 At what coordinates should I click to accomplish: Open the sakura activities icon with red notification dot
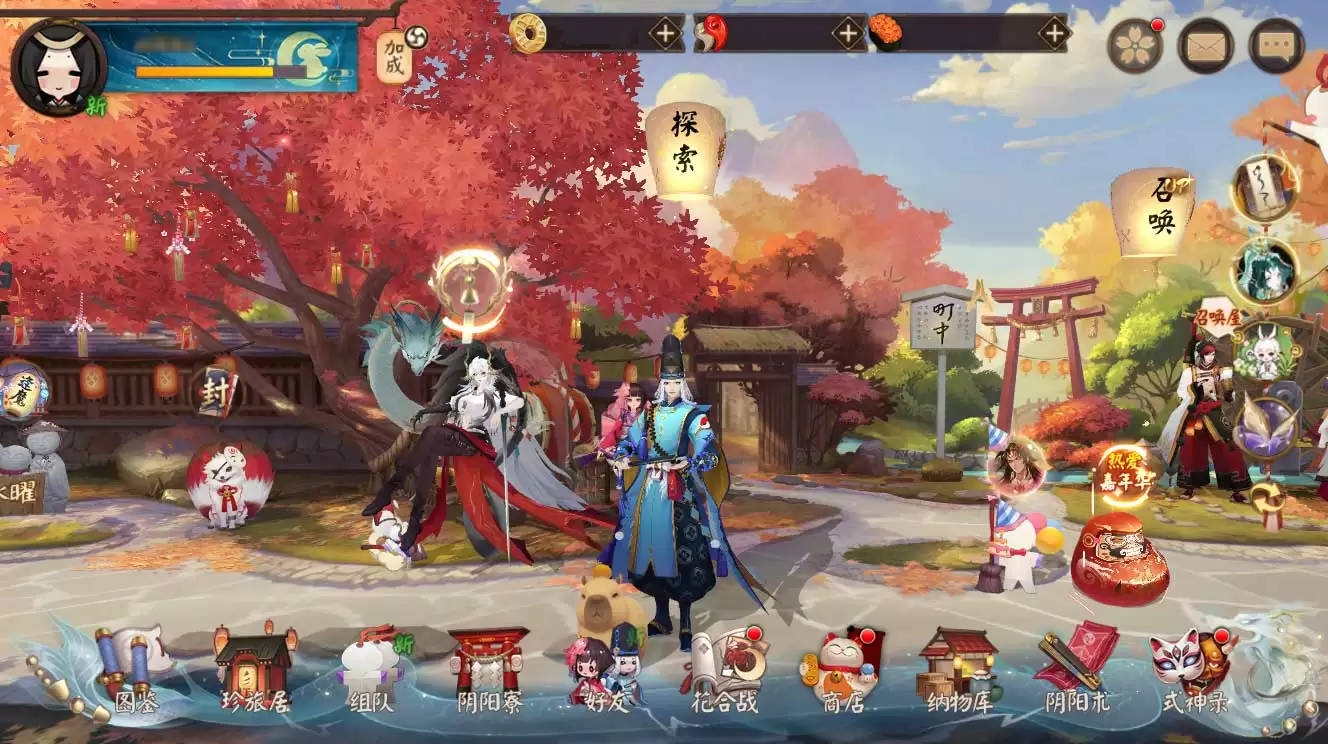tap(1135, 46)
